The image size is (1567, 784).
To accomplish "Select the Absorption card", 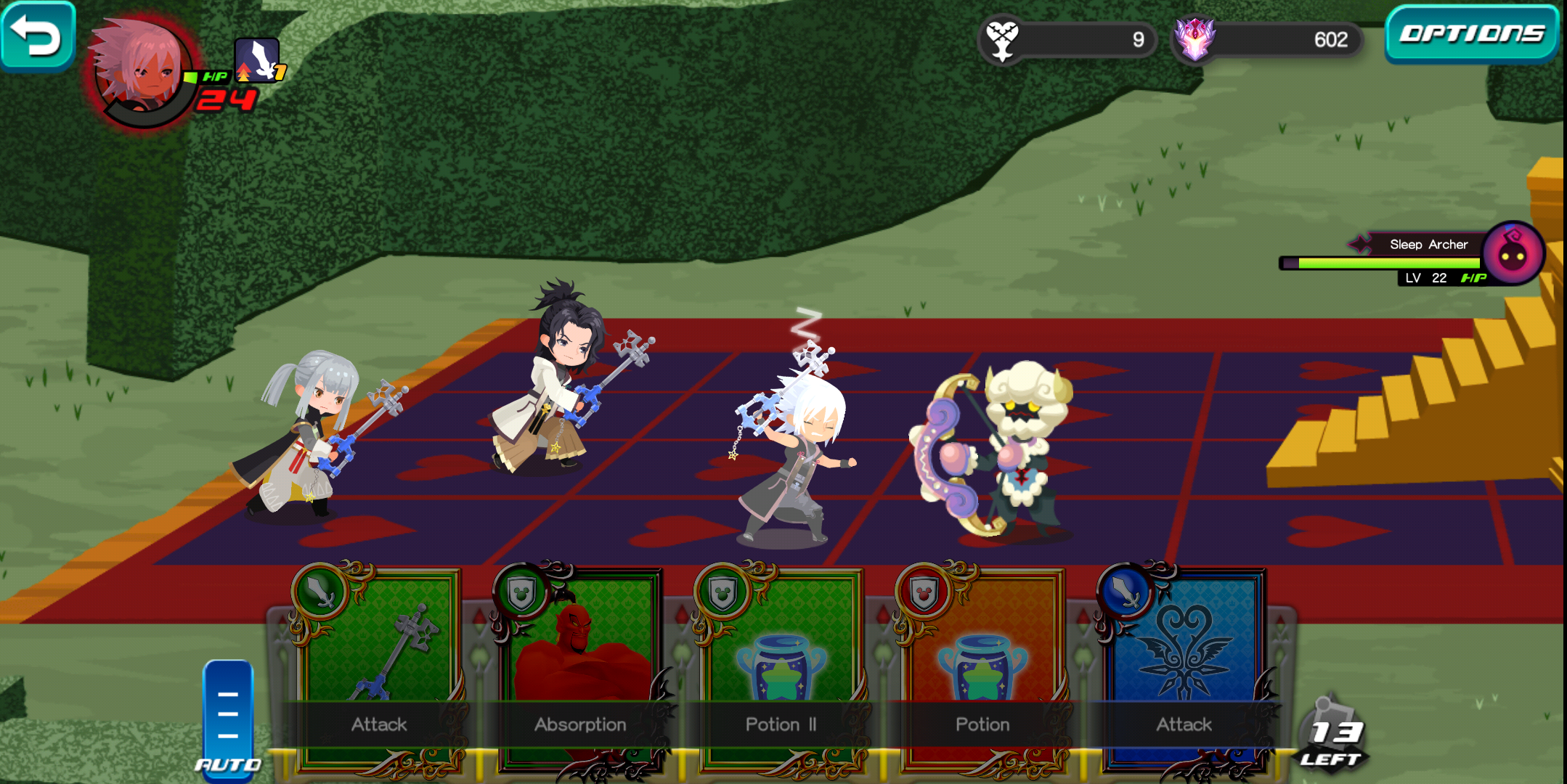I will pos(579,668).
